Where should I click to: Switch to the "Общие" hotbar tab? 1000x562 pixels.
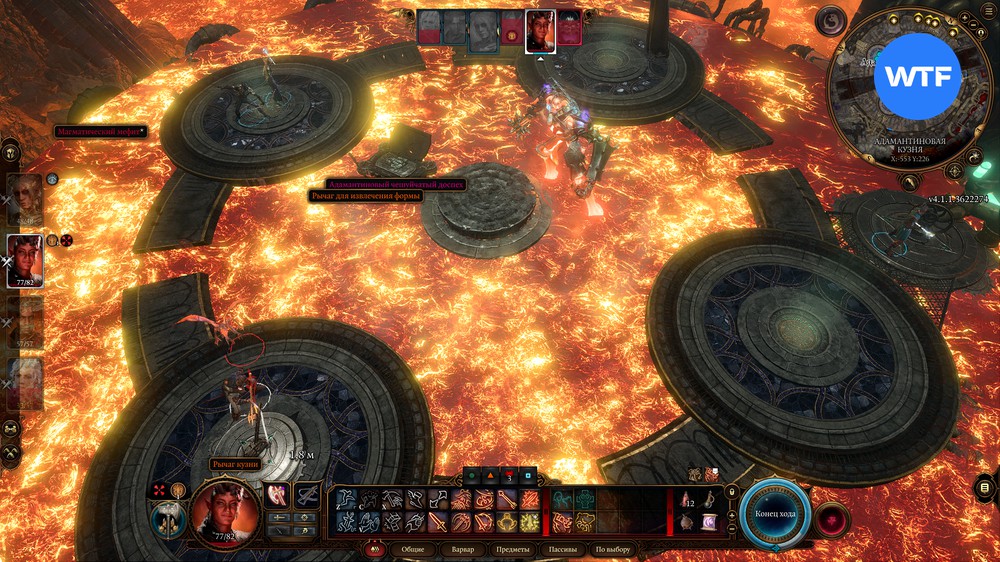point(412,549)
